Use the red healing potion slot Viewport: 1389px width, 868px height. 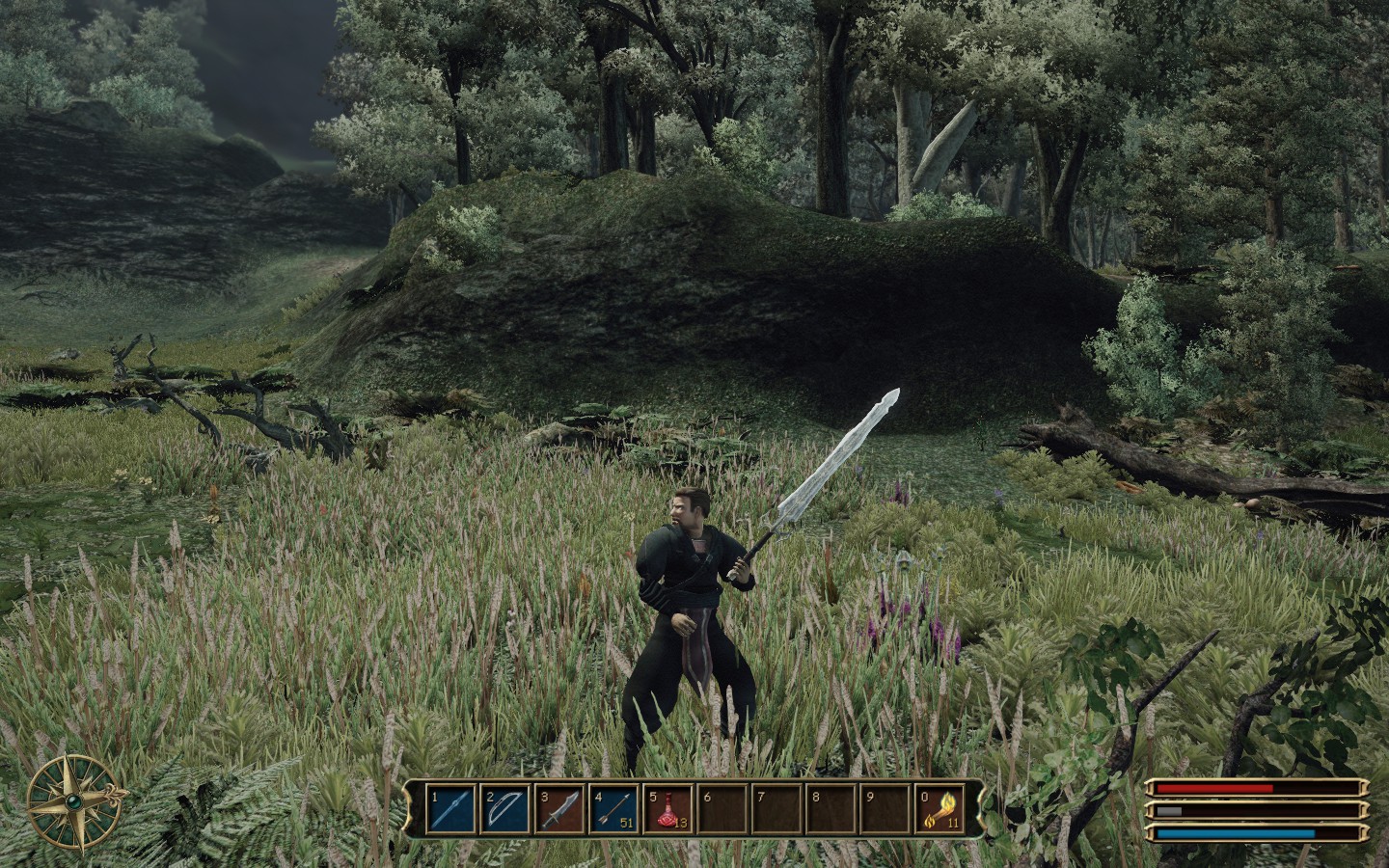(667, 810)
